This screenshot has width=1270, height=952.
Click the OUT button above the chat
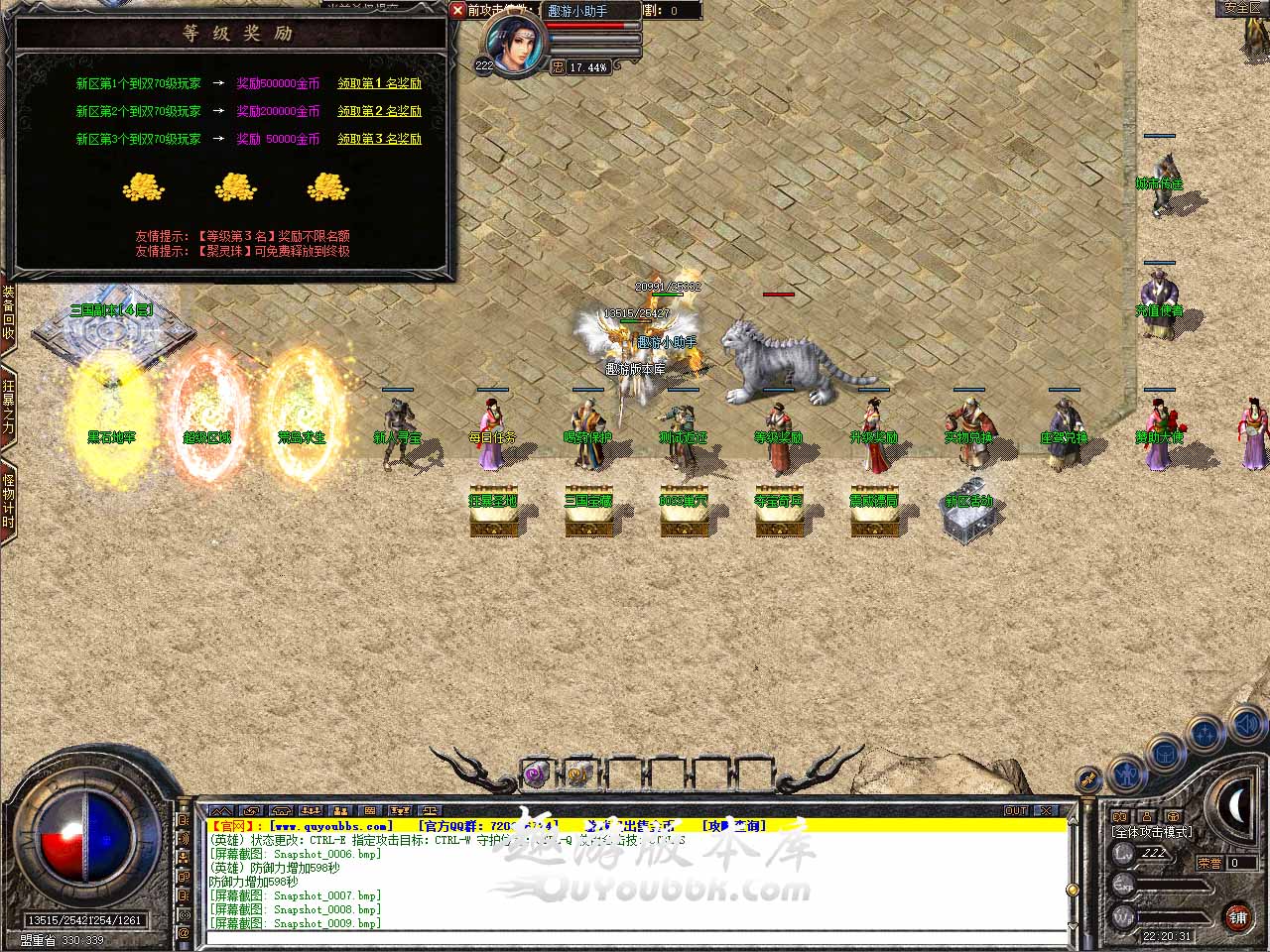coord(1016,811)
